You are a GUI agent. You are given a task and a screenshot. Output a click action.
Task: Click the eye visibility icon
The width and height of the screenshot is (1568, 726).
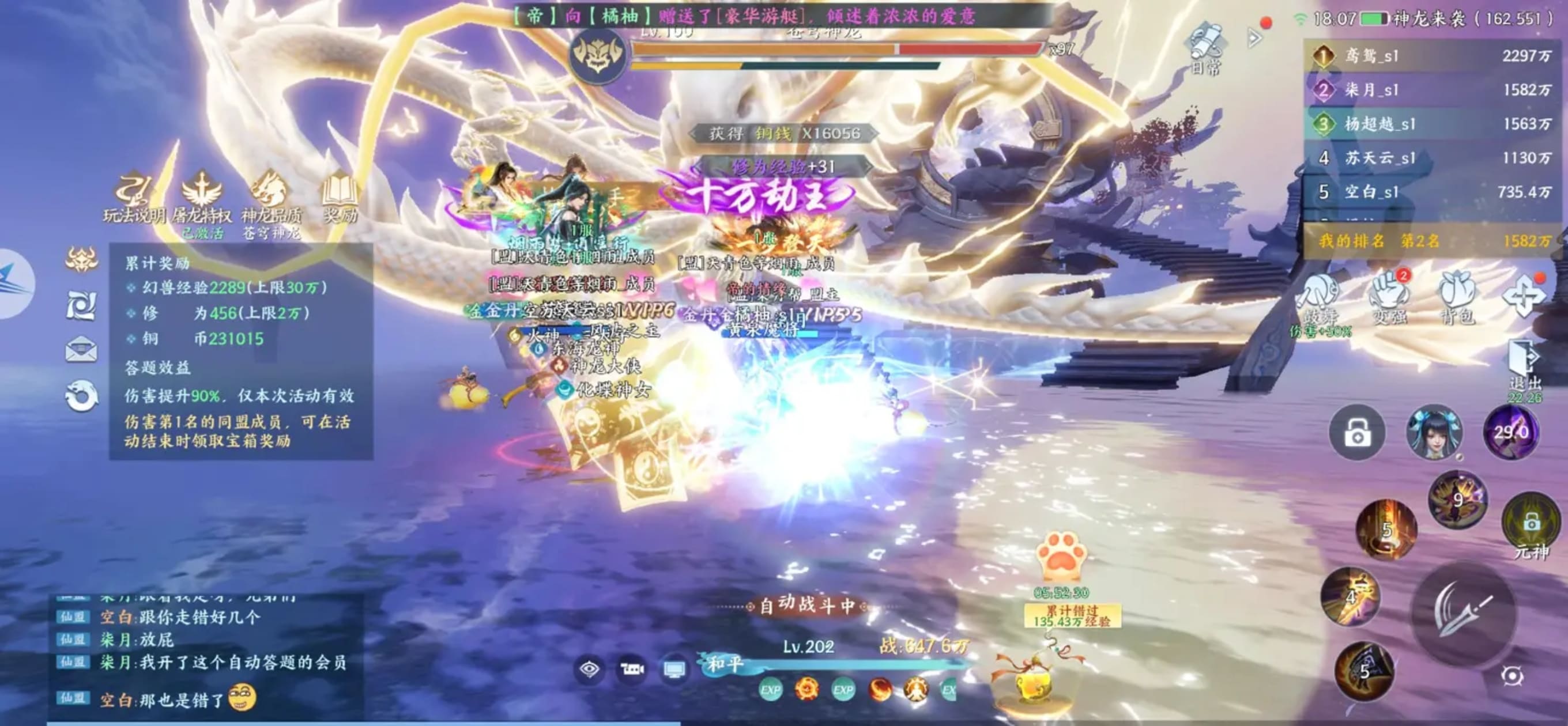coord(589,670)
